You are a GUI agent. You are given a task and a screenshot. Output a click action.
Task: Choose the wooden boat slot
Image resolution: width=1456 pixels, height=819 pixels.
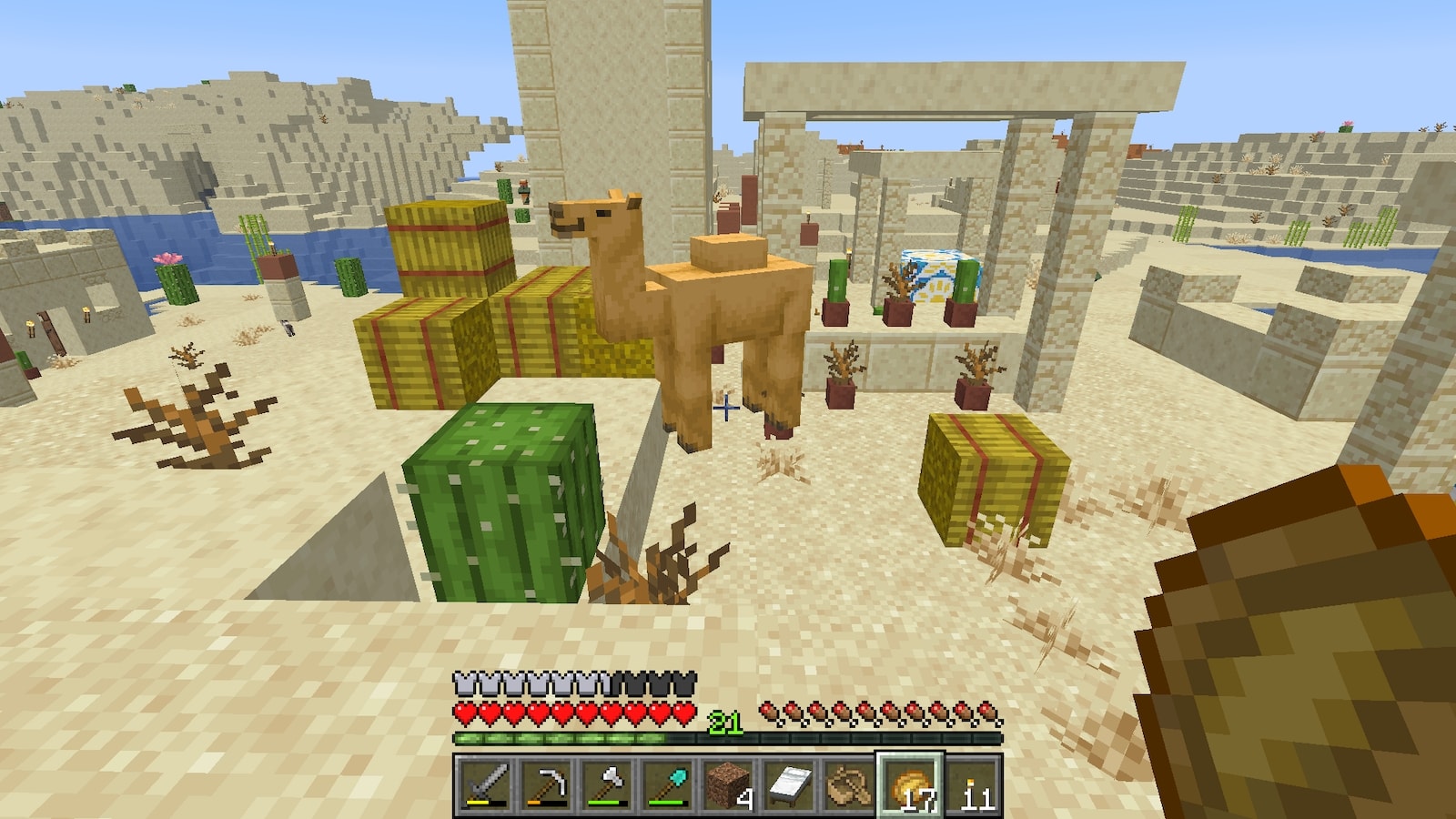(849, 784)
